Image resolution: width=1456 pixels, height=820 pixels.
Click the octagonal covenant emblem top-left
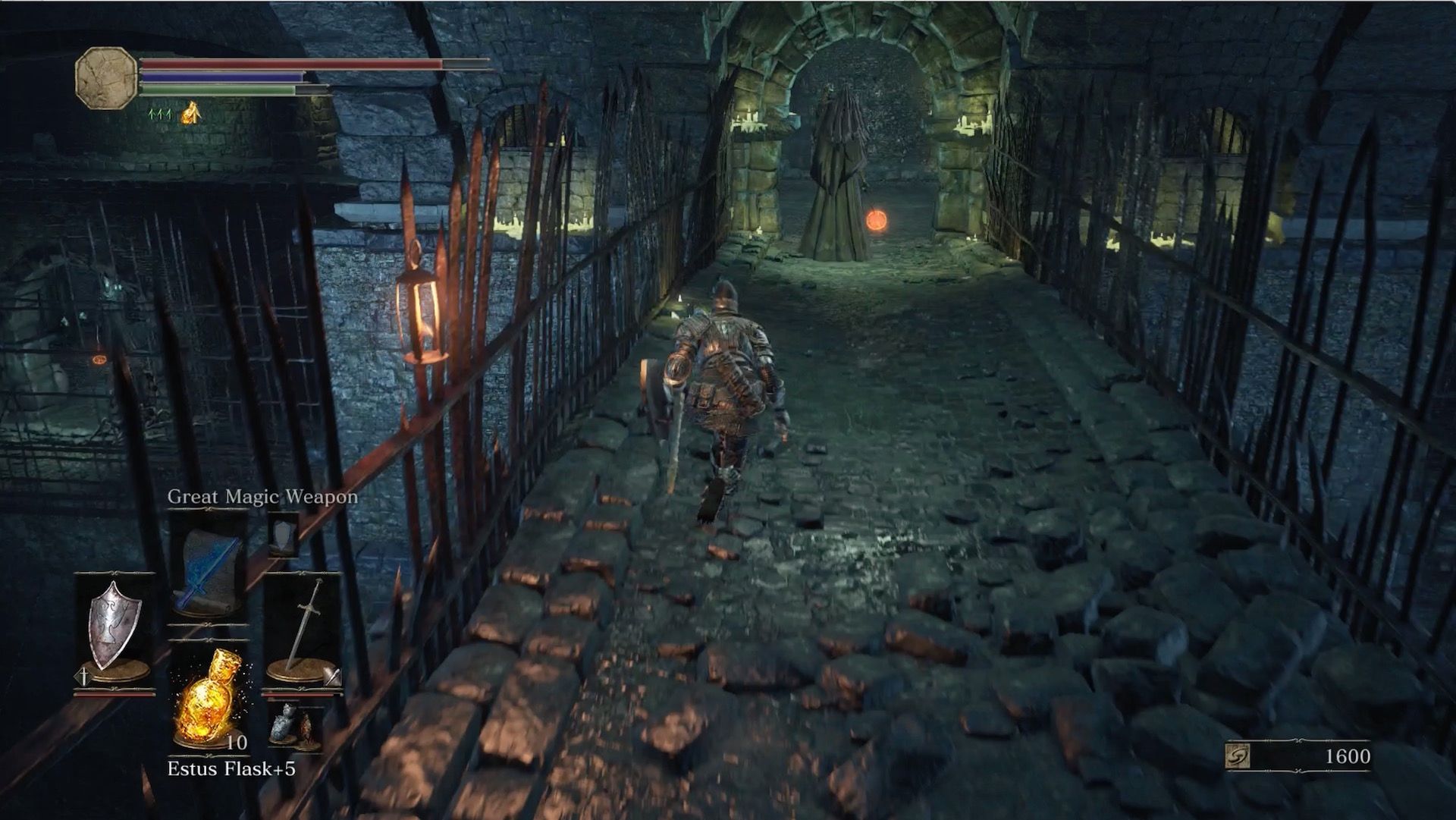pyautogui.click(x=105, y=77)
